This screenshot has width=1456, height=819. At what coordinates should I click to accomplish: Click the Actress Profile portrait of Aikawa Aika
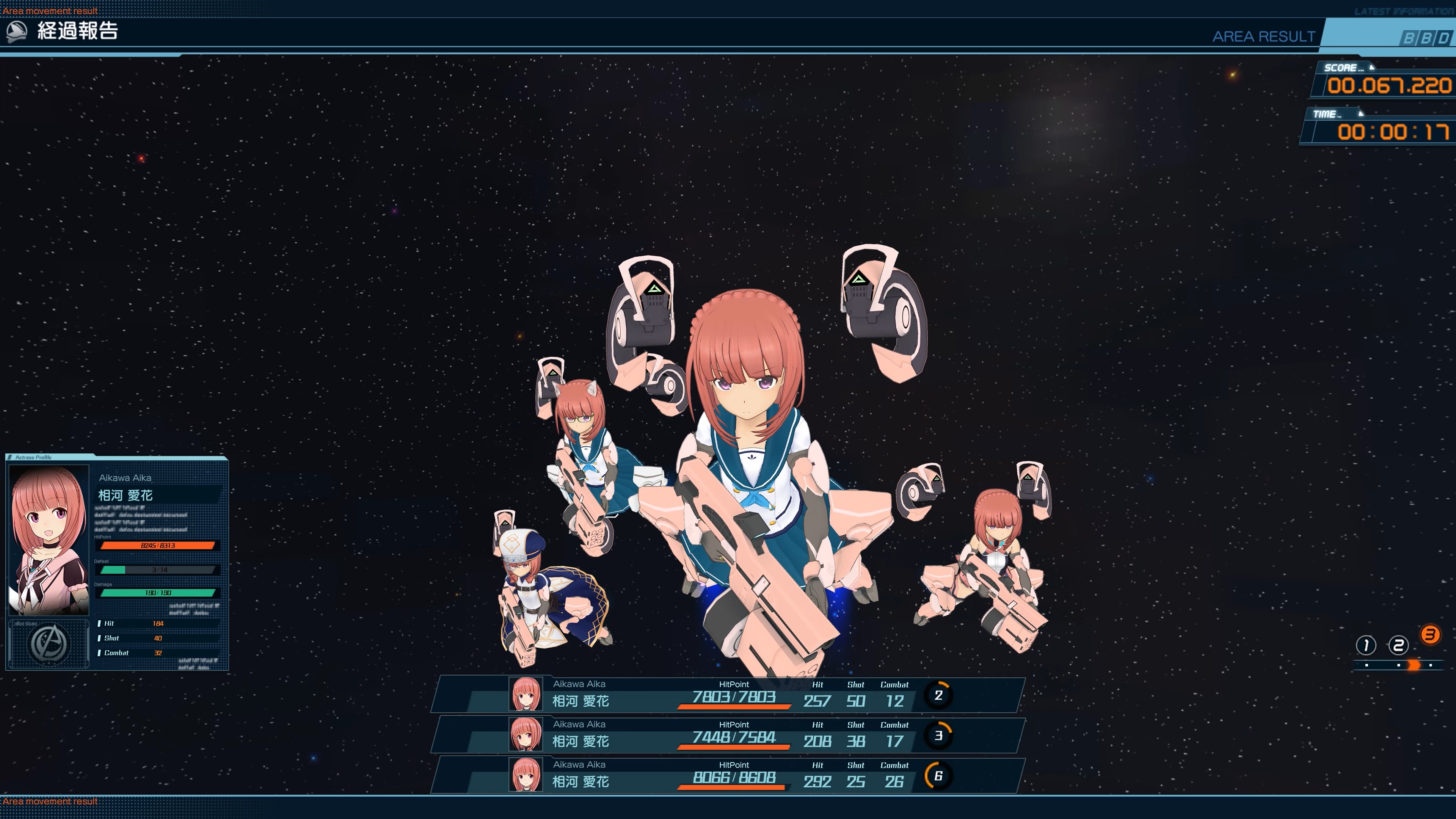(x=49, y=540)
